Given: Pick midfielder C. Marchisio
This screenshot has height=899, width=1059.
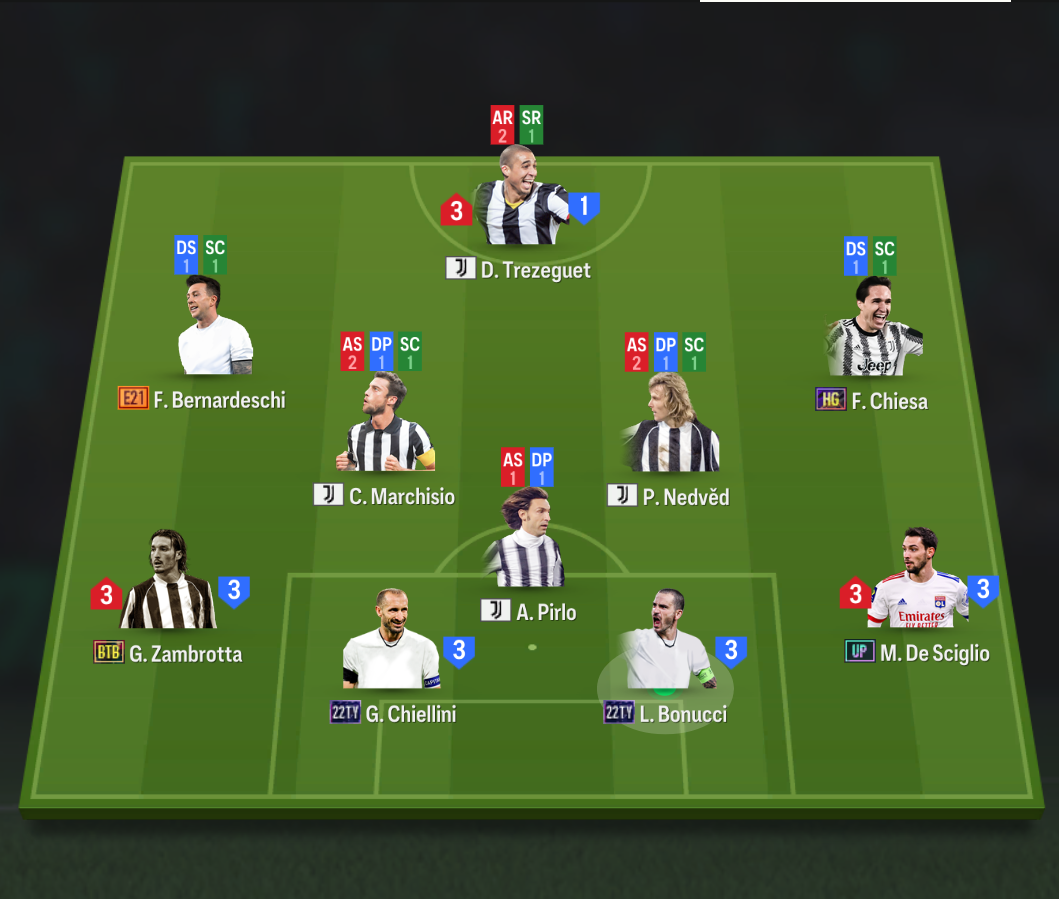Looking at the screenshot, I should 387,425.
